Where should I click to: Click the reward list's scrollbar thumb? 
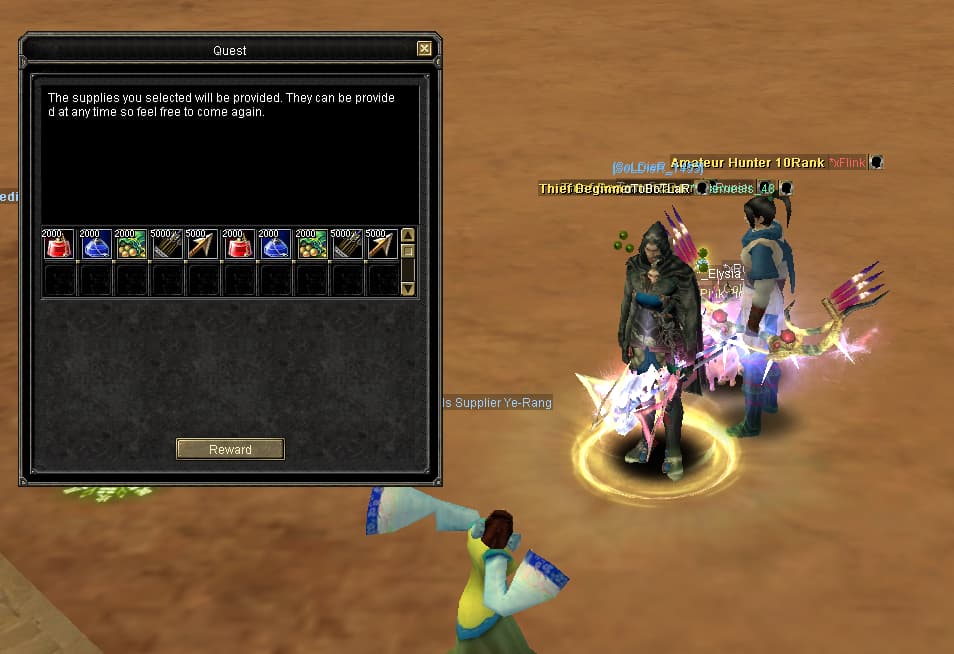point(408,251)
